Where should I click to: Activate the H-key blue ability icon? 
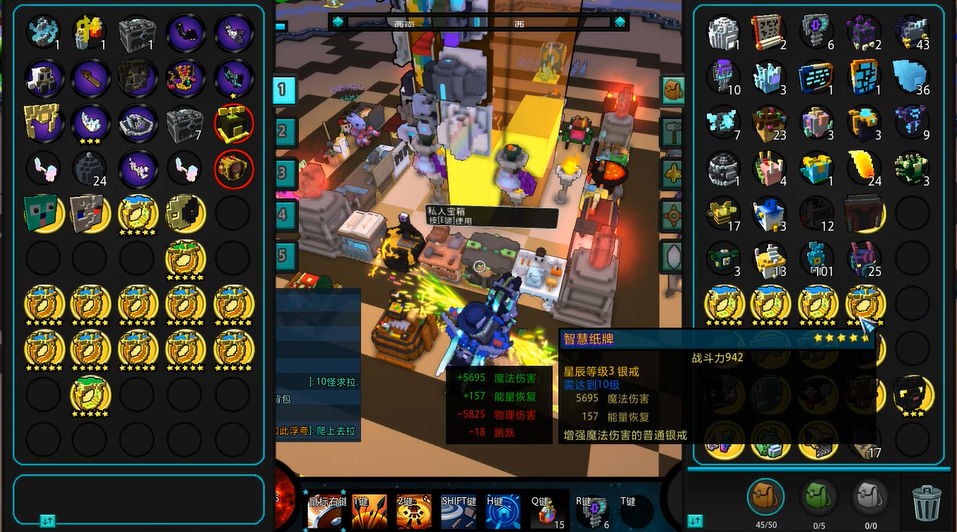point(503,511)
